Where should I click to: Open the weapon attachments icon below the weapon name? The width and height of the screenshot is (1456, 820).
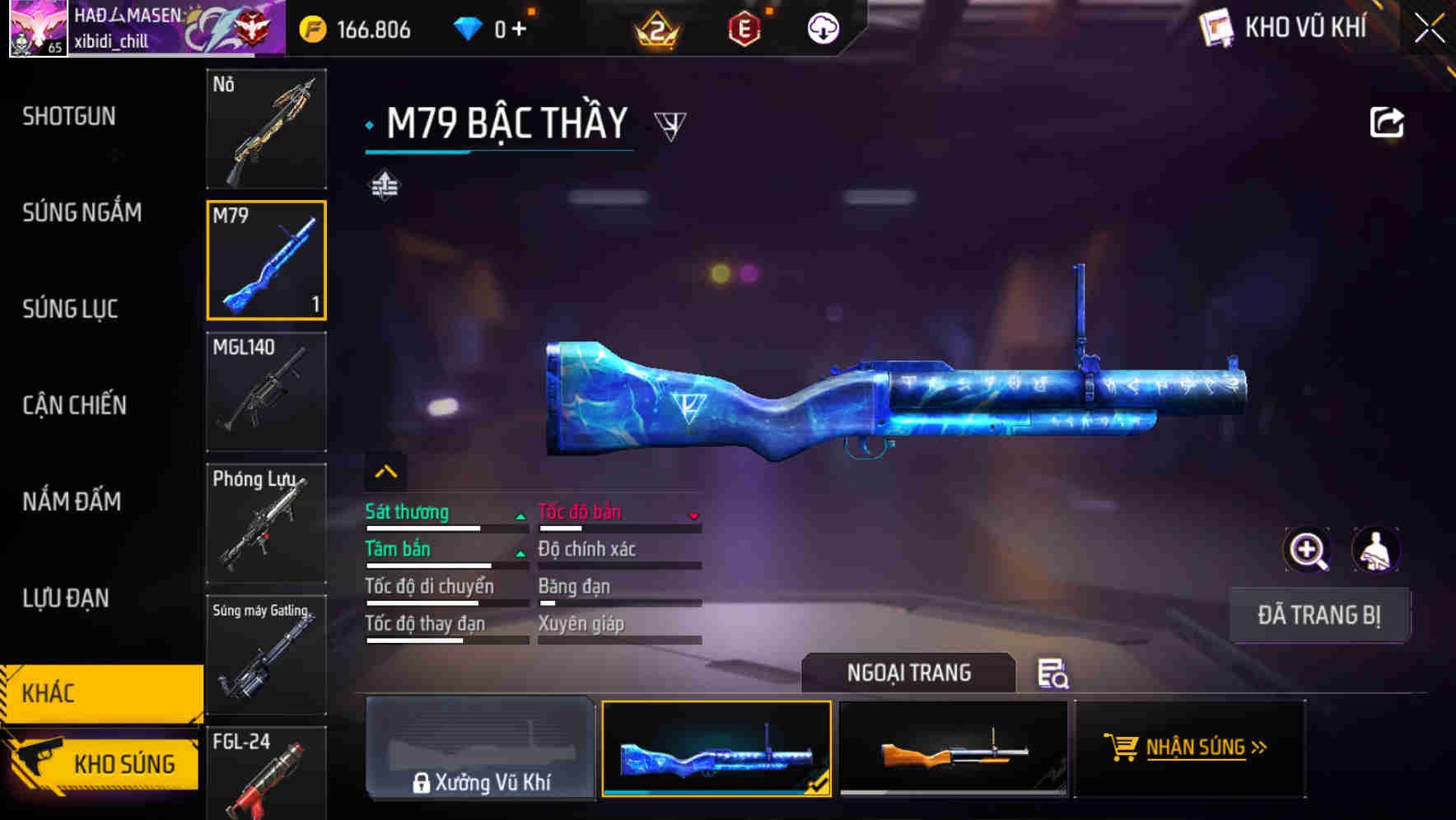point(385,184)
